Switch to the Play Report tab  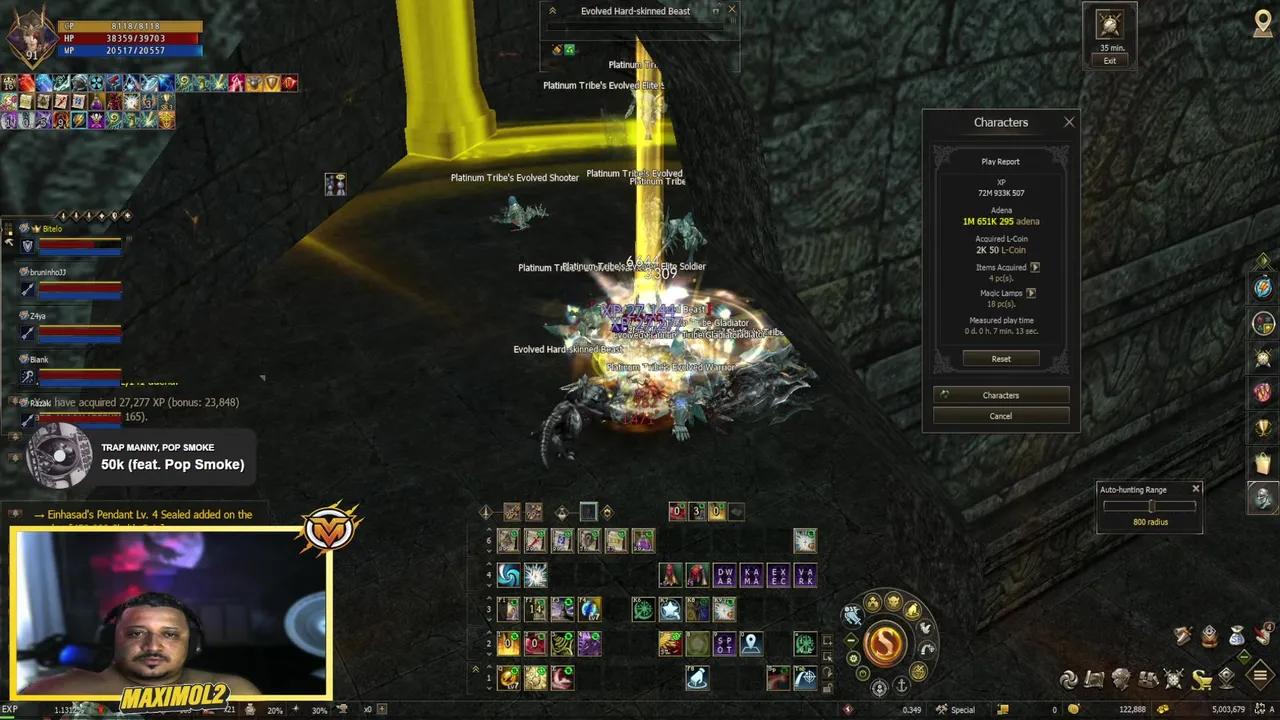click(1000, 161)
